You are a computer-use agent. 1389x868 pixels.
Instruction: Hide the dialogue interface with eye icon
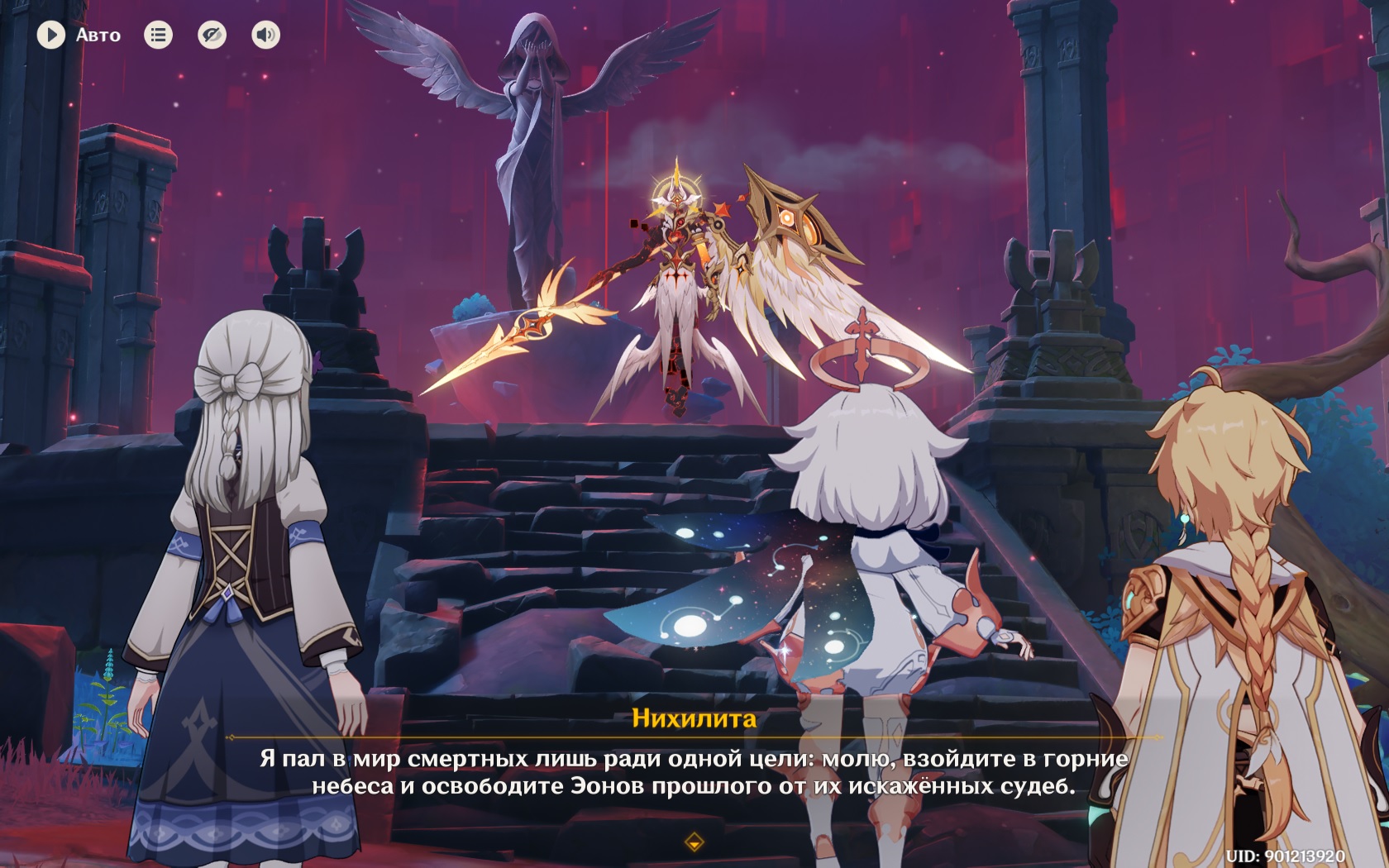(x=212, y=35)
